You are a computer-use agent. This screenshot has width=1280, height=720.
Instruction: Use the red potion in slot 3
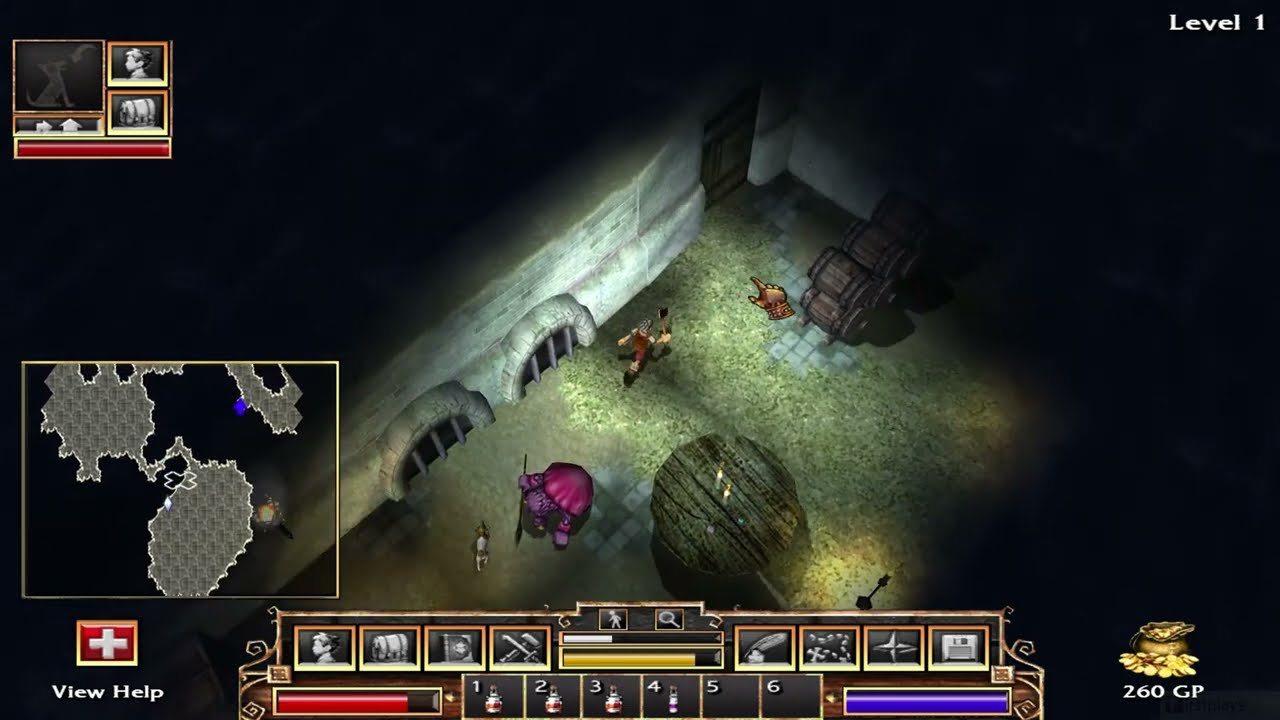point(612,698)
